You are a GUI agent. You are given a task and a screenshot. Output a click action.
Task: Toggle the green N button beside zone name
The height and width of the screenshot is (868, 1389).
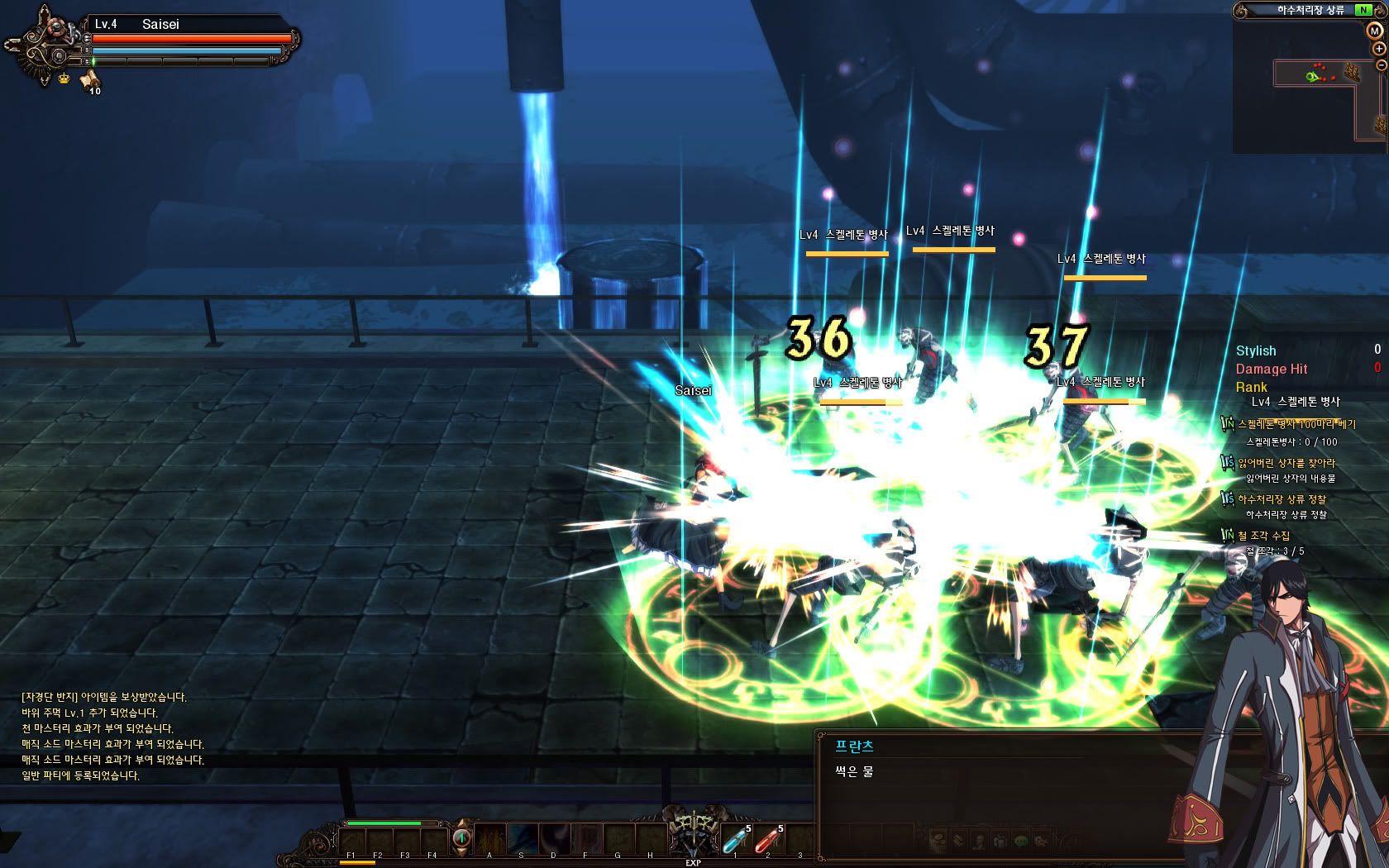pos(1362,10)
